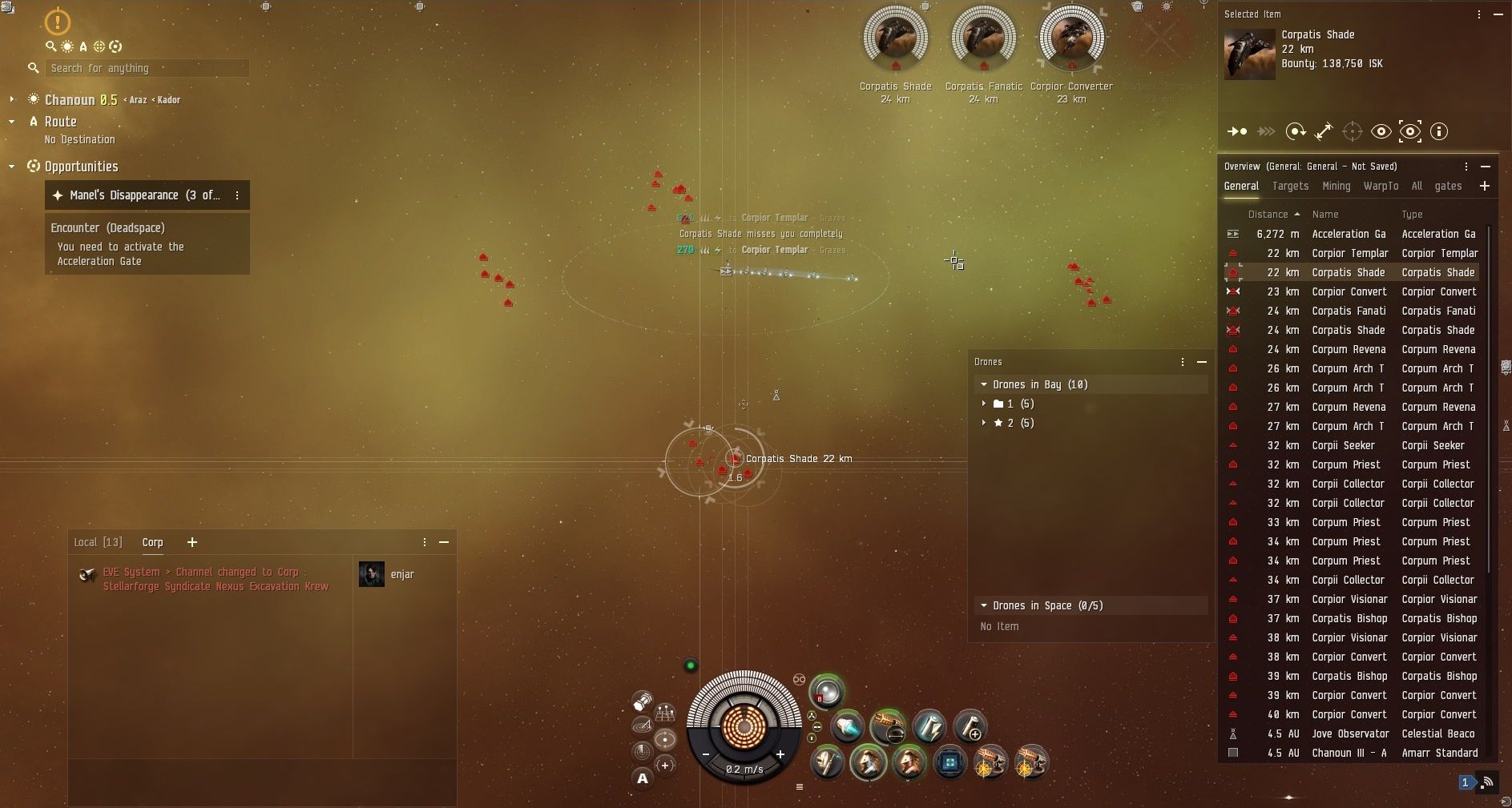
Task: Add a new chat channel tab
Action: pyautogui.click(x=192, y=542)
